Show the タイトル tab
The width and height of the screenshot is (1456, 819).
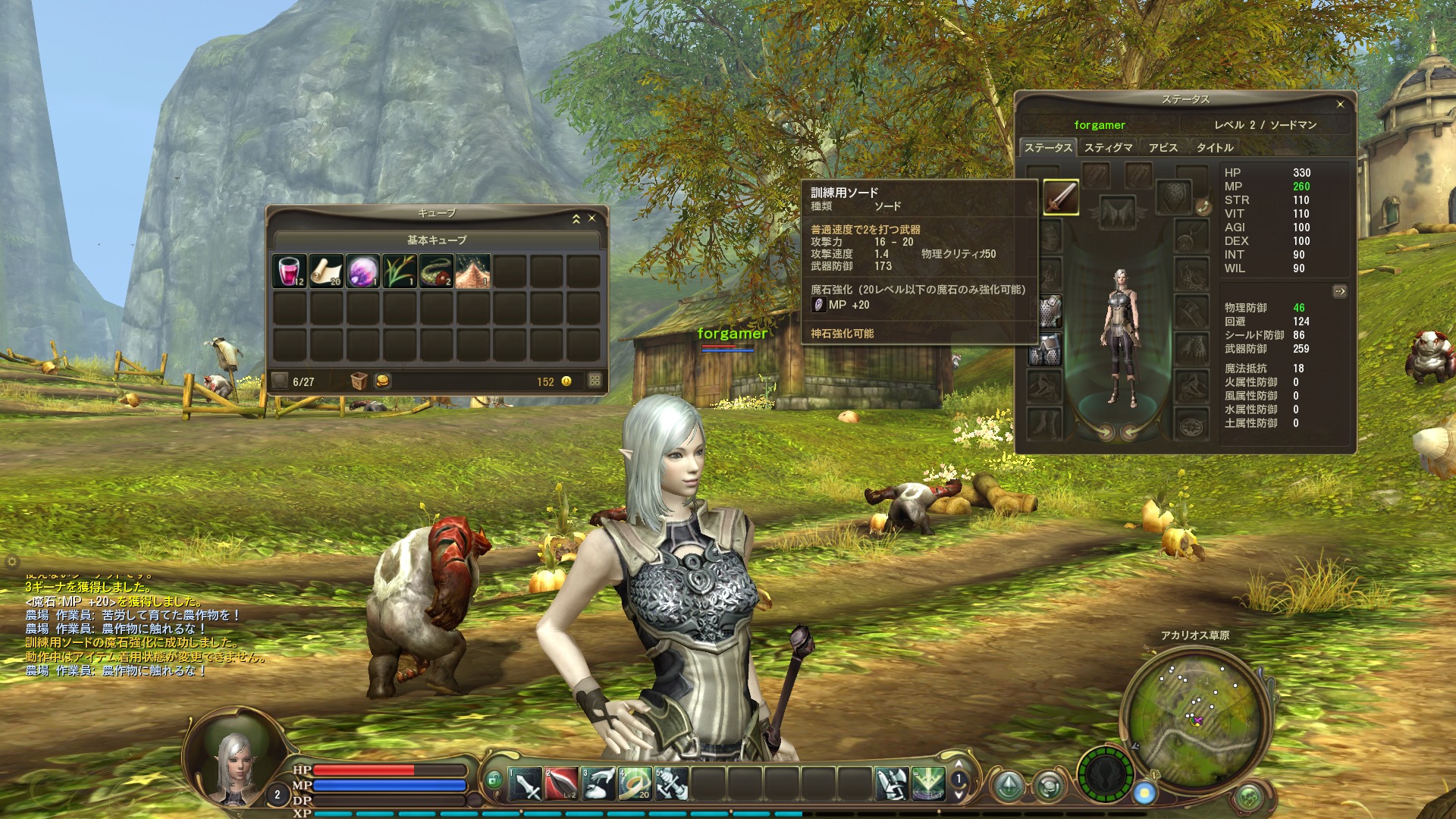[1215, 148]
